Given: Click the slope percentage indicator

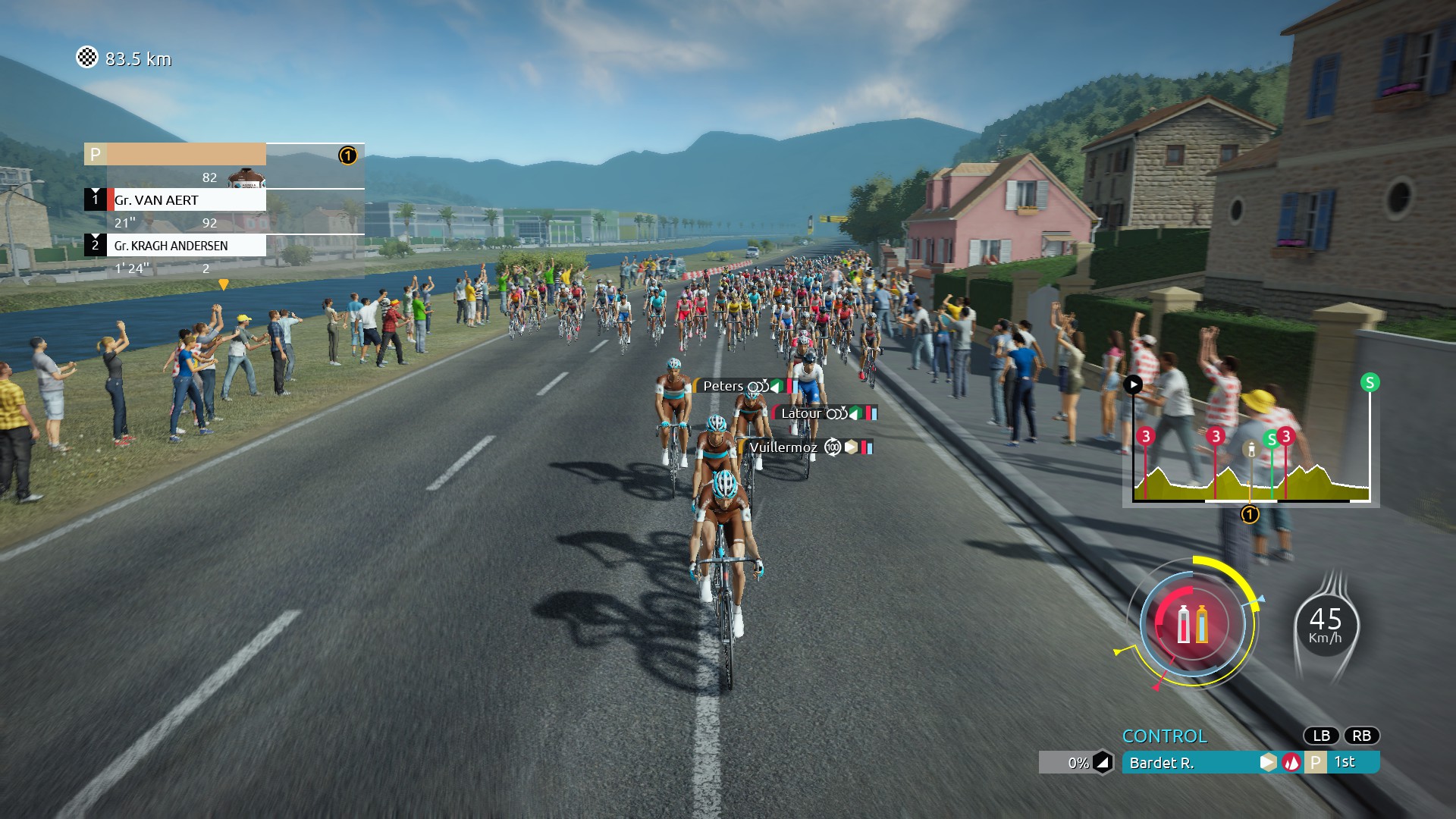Looking at the screenshot, I should [1078, 763].
